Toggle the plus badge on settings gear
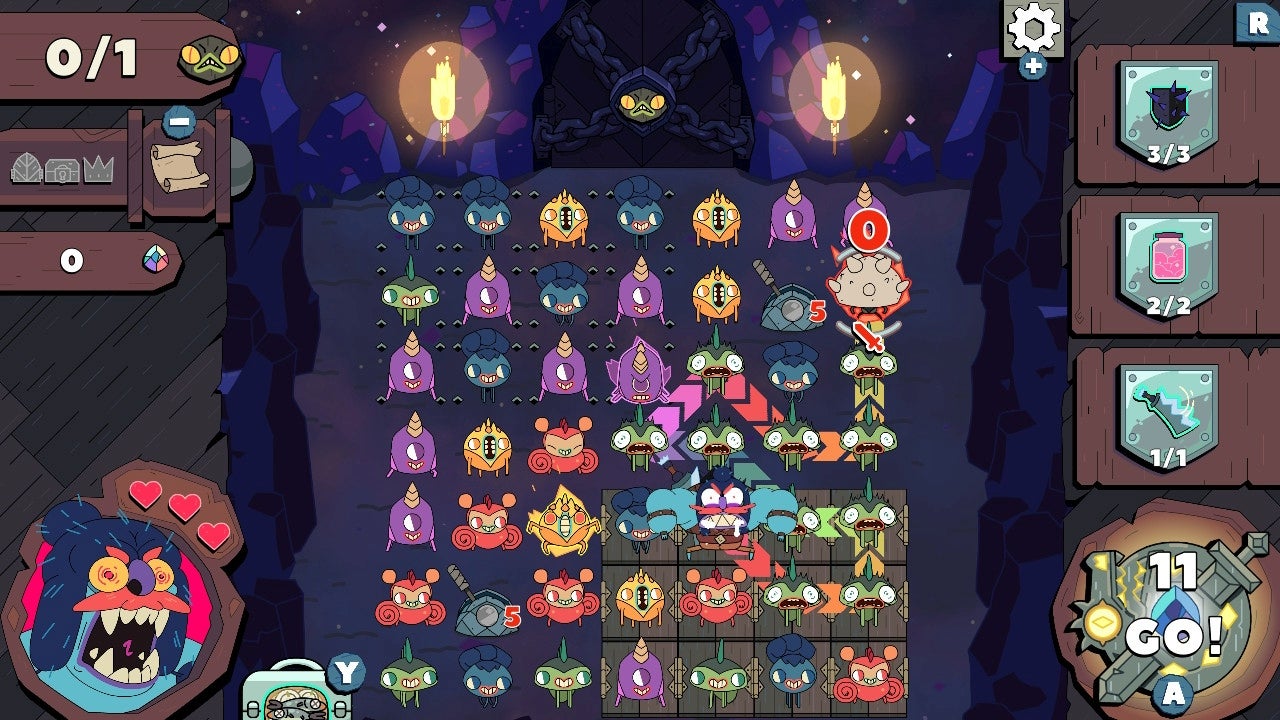The height and width of the screenshot is (720, 1280). click(x=1034, y=67)
